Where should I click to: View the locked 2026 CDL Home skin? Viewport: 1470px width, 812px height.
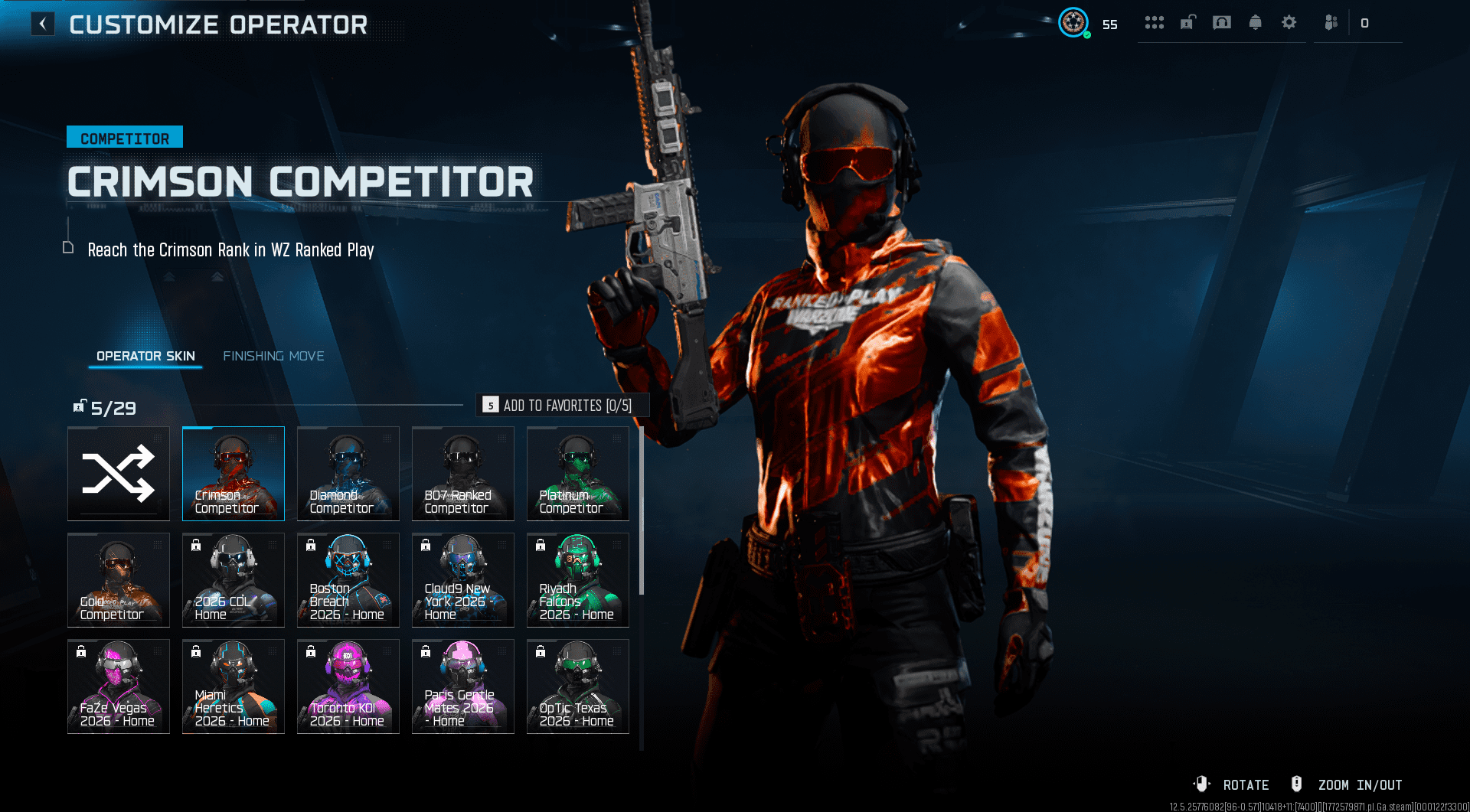click(234, 580)
